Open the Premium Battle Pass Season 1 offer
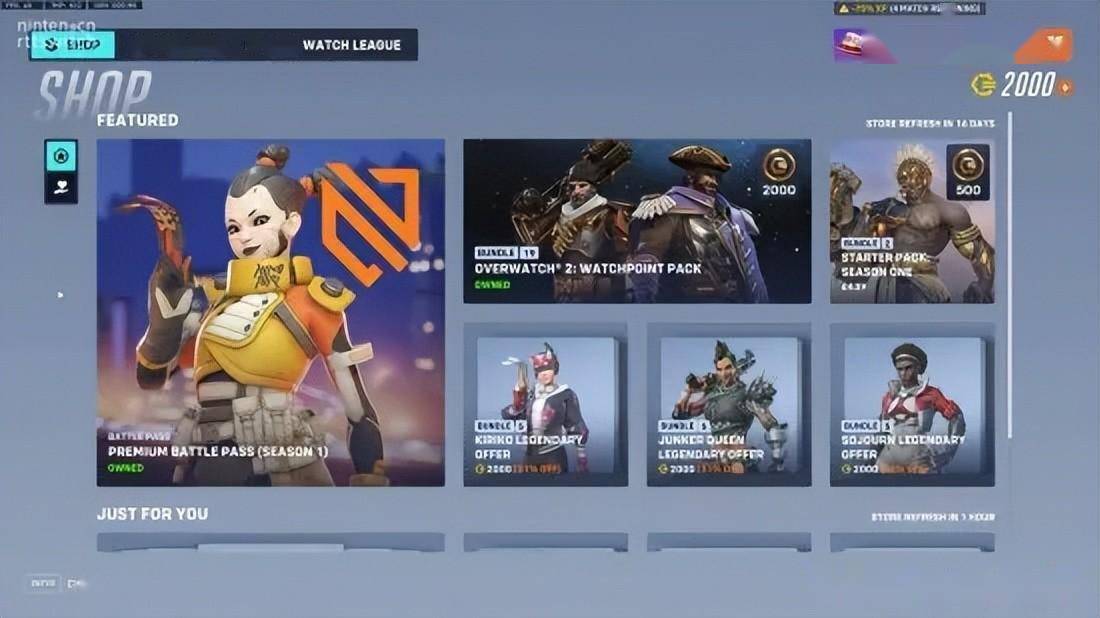This screenshot has width=1100, height=618. click(x=270, y=312)
